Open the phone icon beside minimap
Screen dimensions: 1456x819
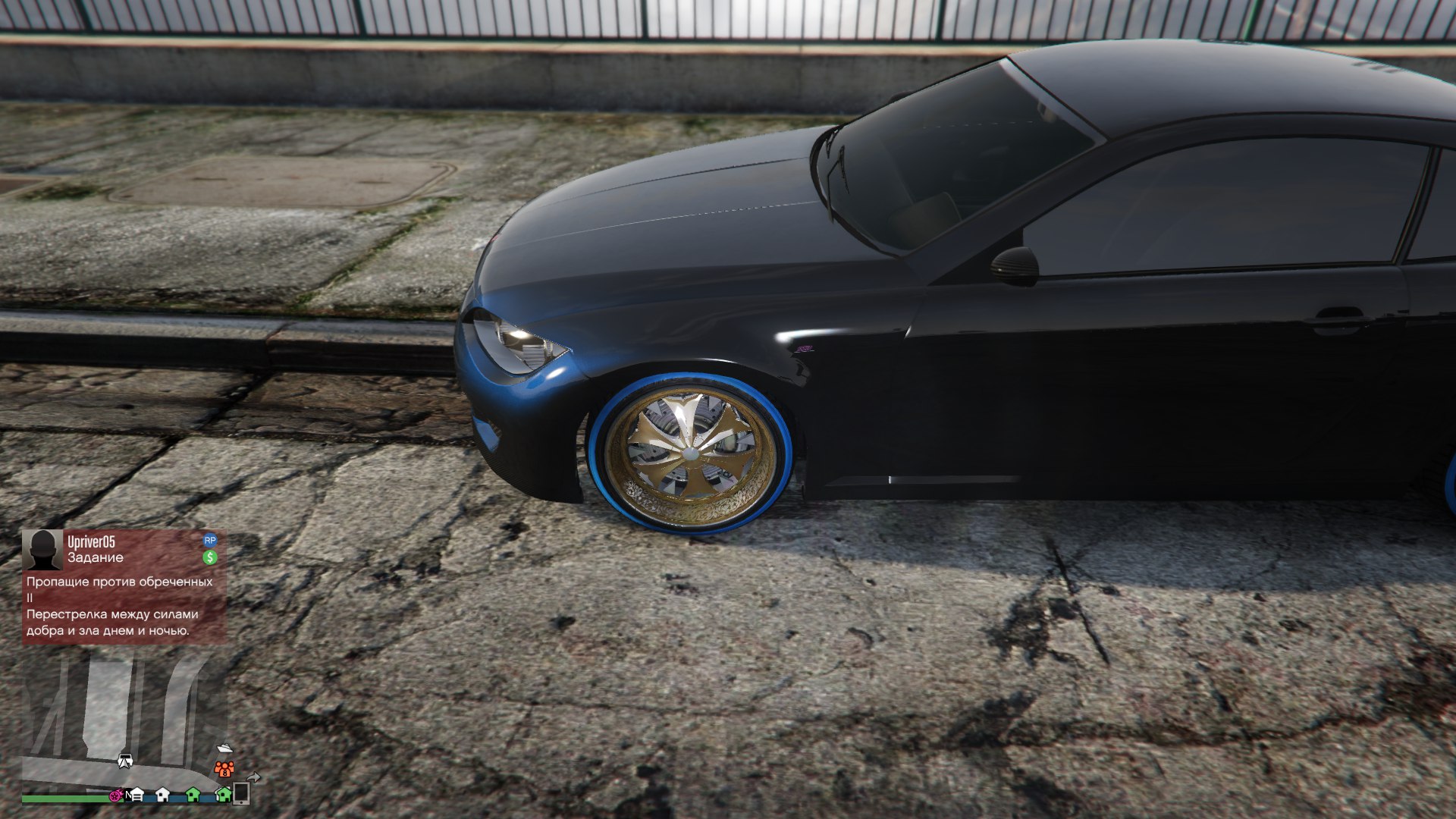[x=241, y=793]
